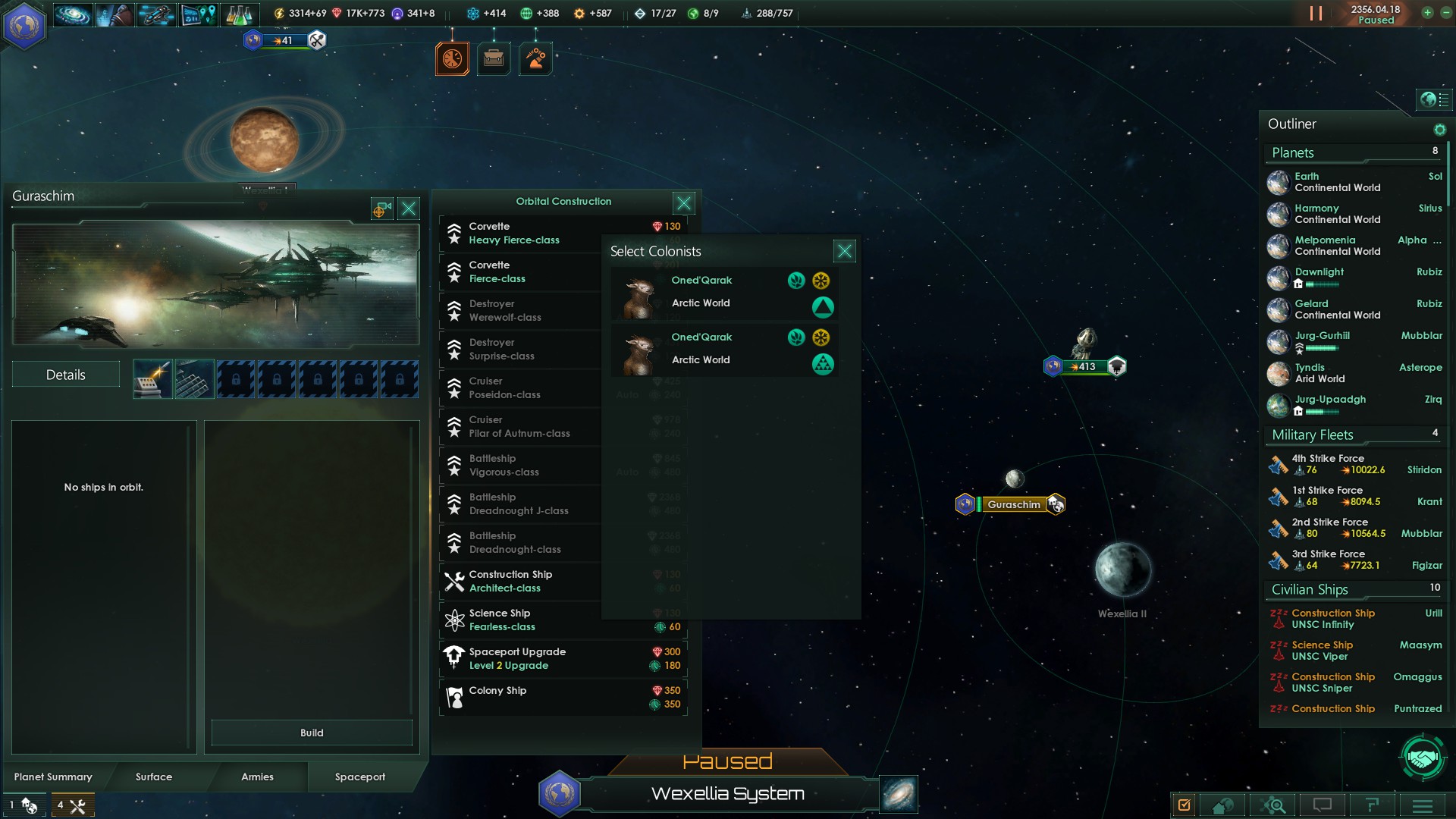The width and height of the screenshot is (1456, 819).
Task: Toggle the game pause button
Action: click(1316, 14)
